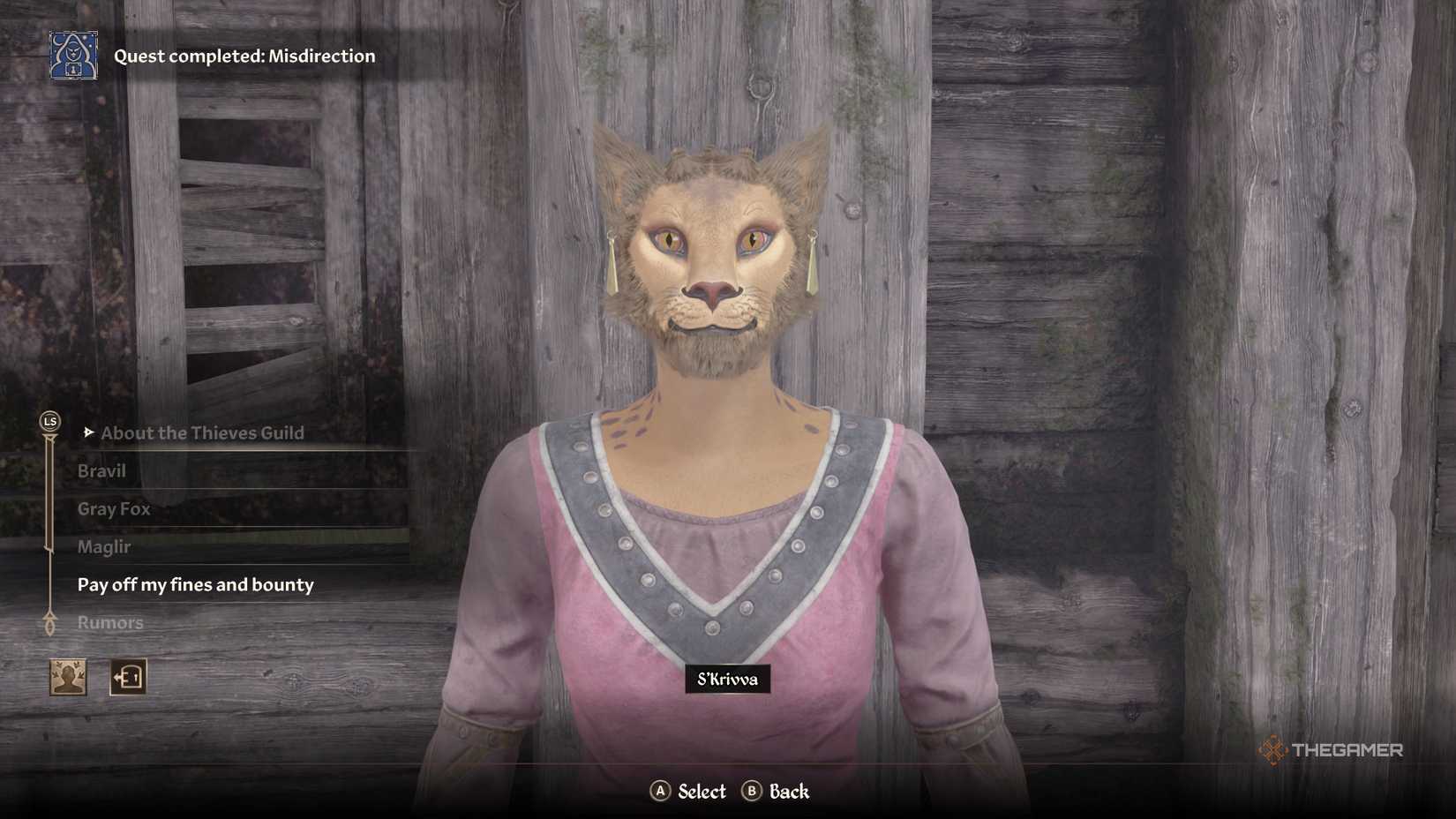This screenshot has width=1456, height=819.
Task: Select the Rumors dialogue topic
Action: point(109,622)
